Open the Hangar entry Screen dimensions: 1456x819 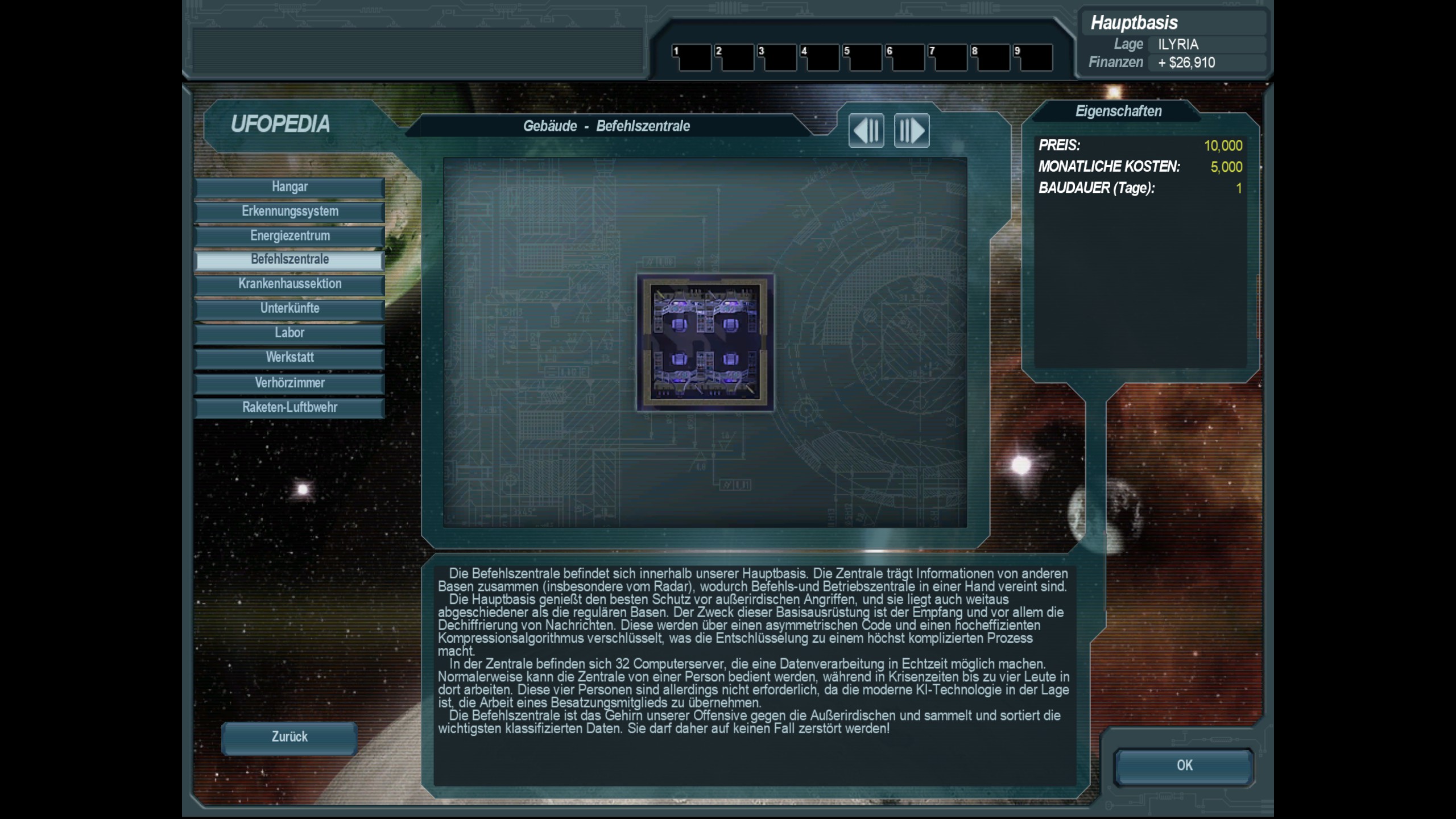(x=289, y=187)
